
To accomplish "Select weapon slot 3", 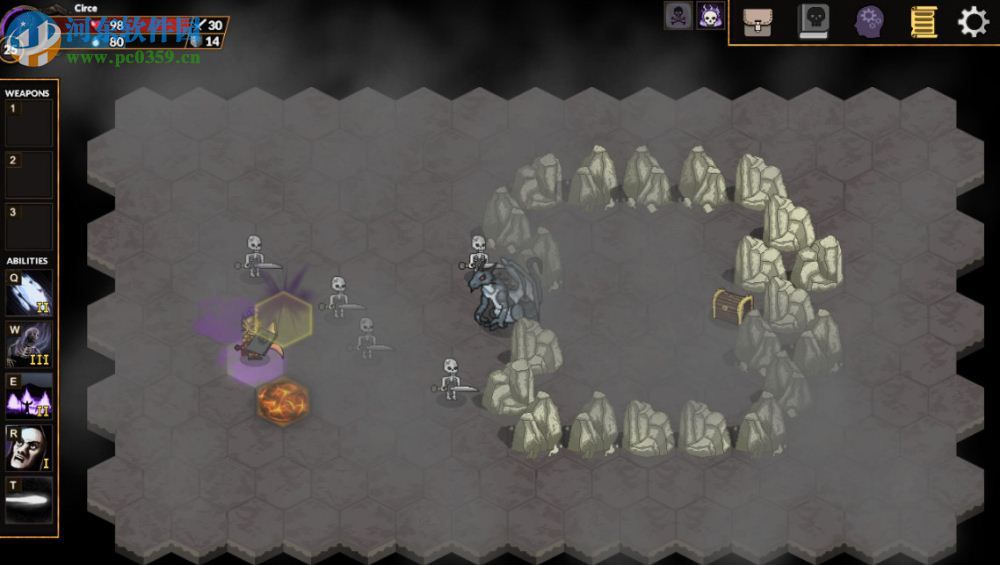I will (x=30, y=227).
